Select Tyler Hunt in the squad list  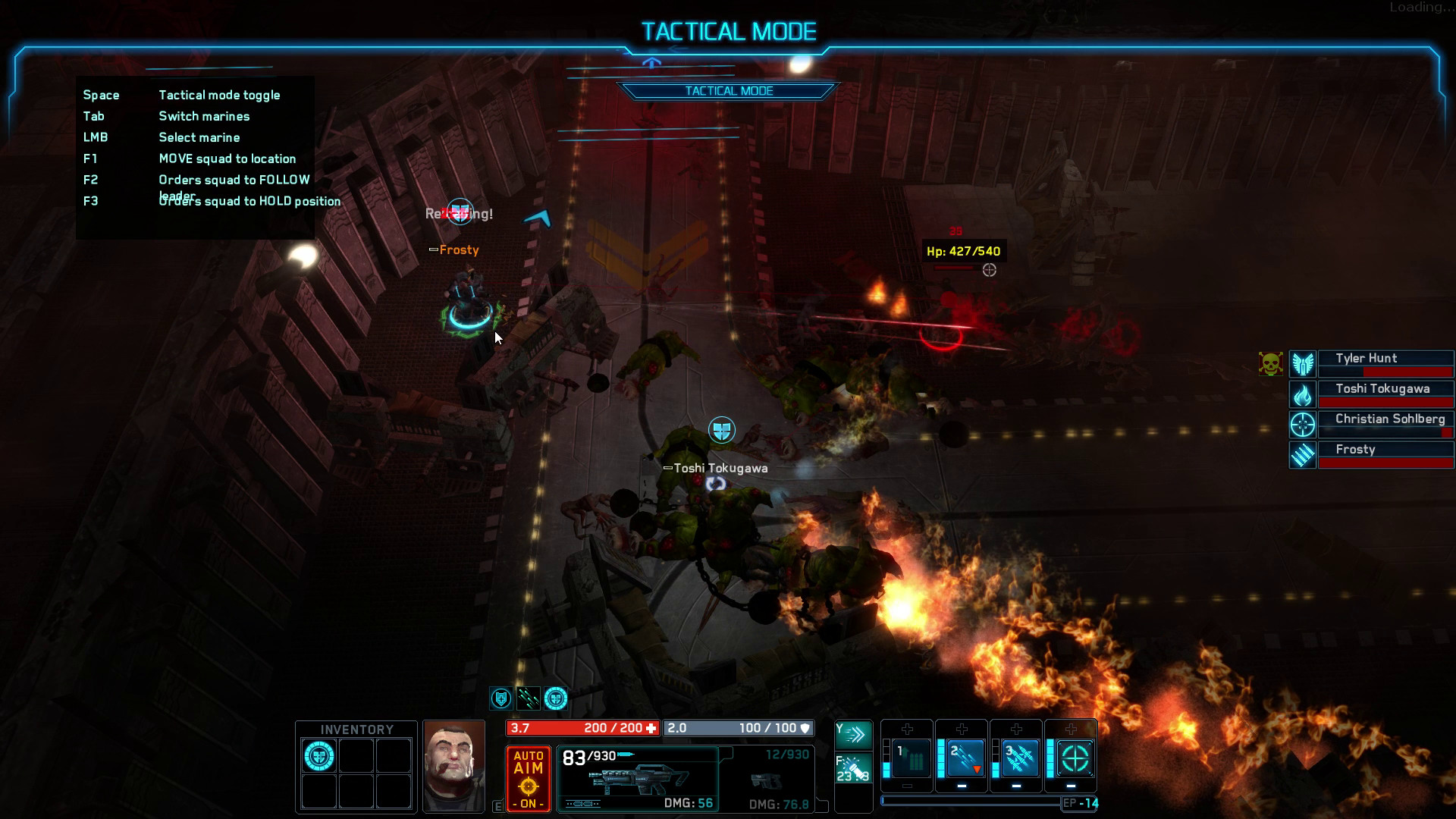click(1385, 364)
